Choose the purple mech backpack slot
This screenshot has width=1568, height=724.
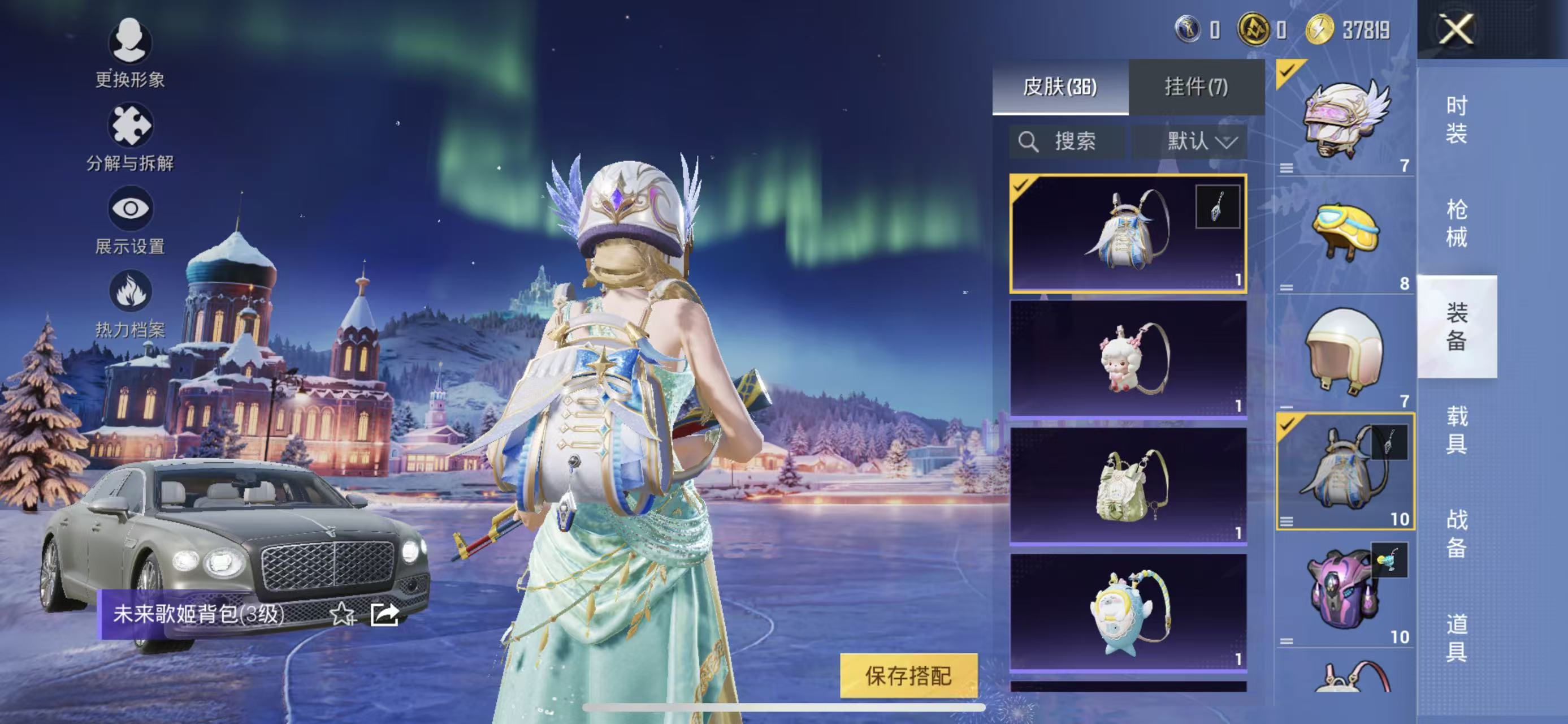pyautogui.click(x=1345, y=589)
